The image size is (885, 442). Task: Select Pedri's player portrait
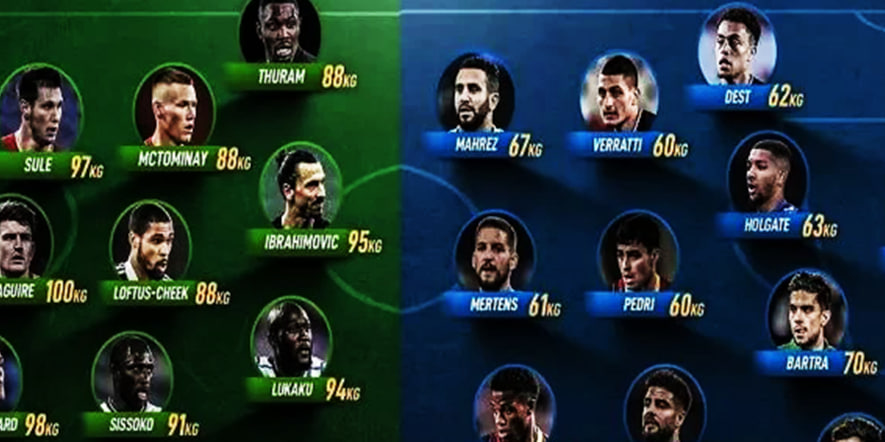click(637, 251)
